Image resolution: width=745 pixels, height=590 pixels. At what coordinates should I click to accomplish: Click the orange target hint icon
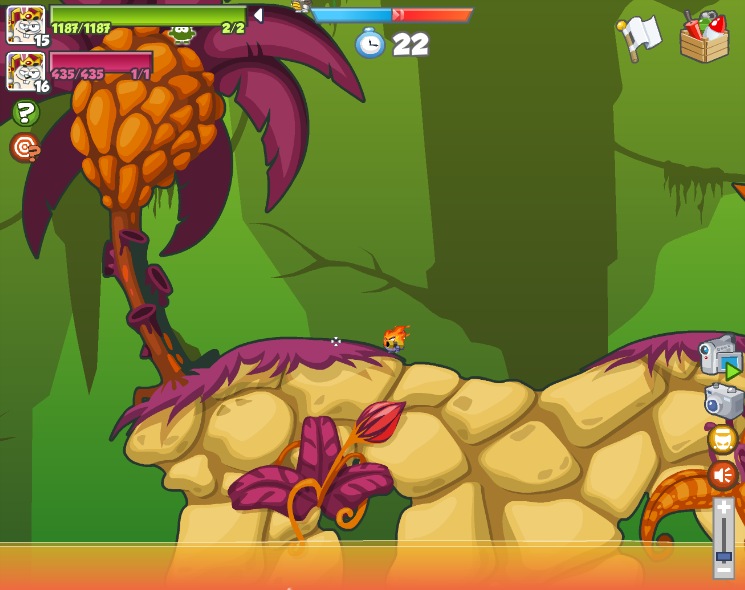point(25,148)
